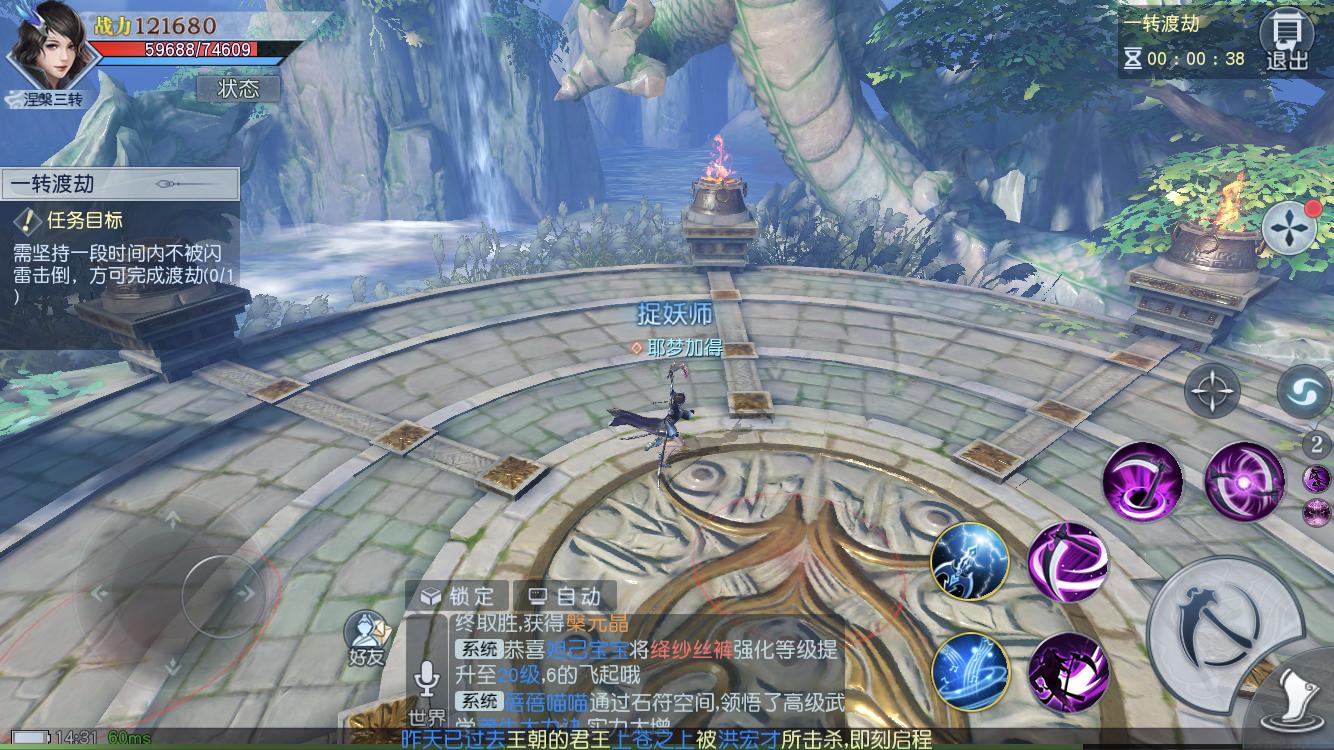Image resolution: width=1334 pixels, height=750 pixels.
Task: Trigger the purple vortex orb skill
Action: click(1243, 483)
